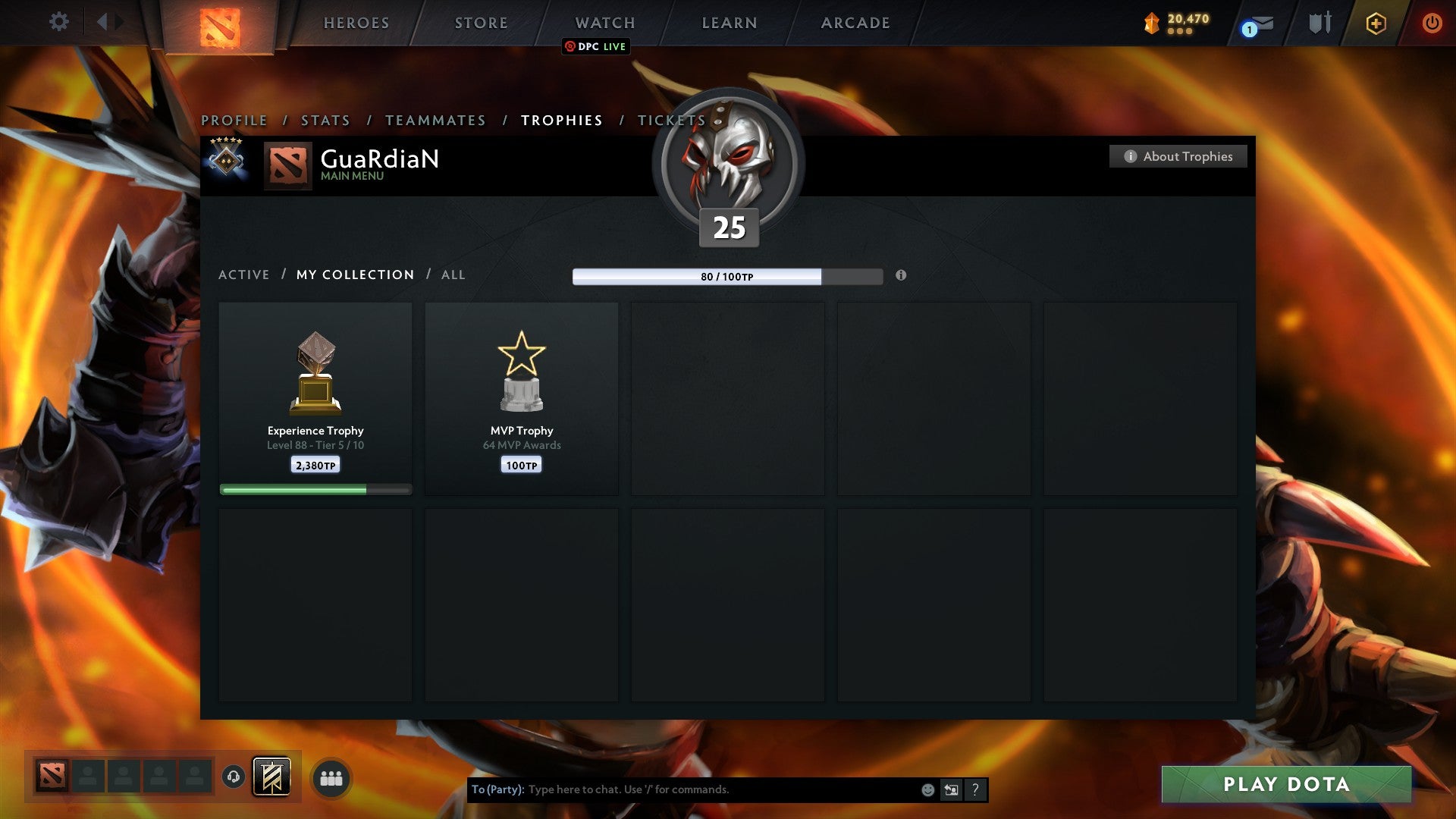Click the armory shield and sword icon
1456x819 pixels.
click(1319, 23)
